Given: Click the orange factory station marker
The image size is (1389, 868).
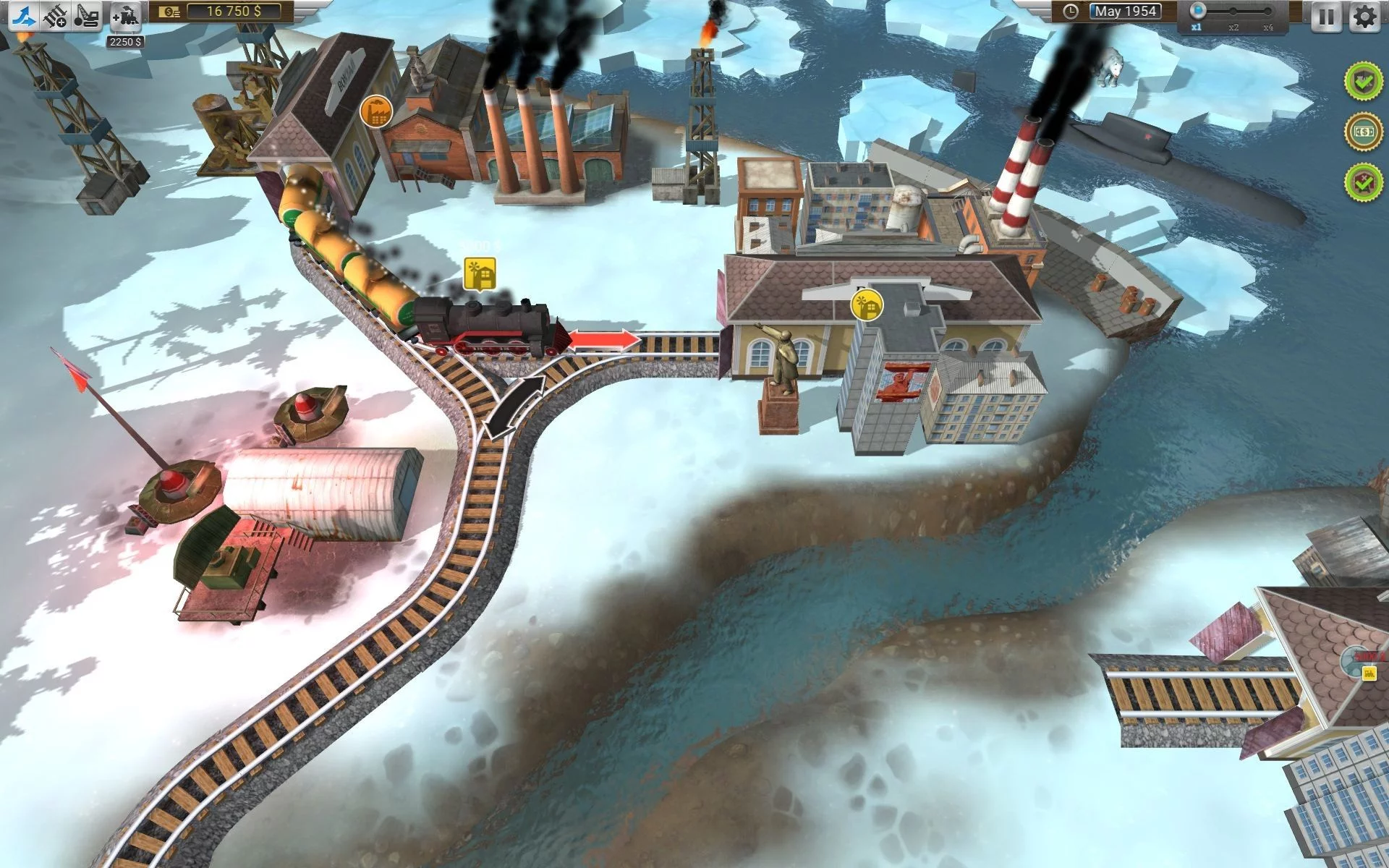Looking at the screenshot, I should (375, 111).
